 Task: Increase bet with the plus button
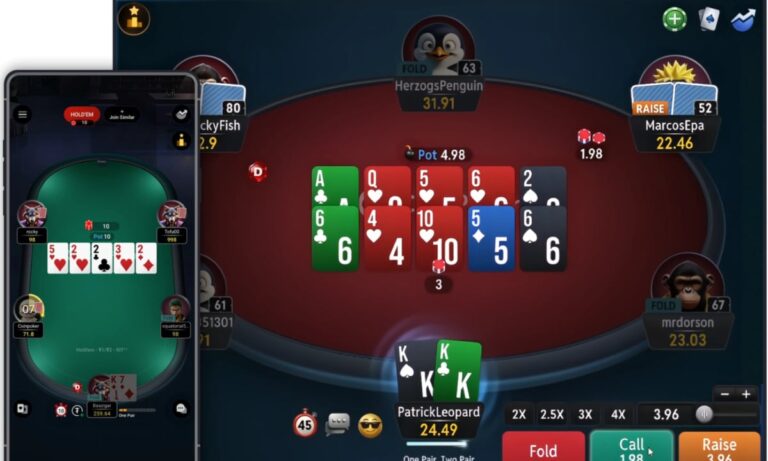tap(746, 394)
